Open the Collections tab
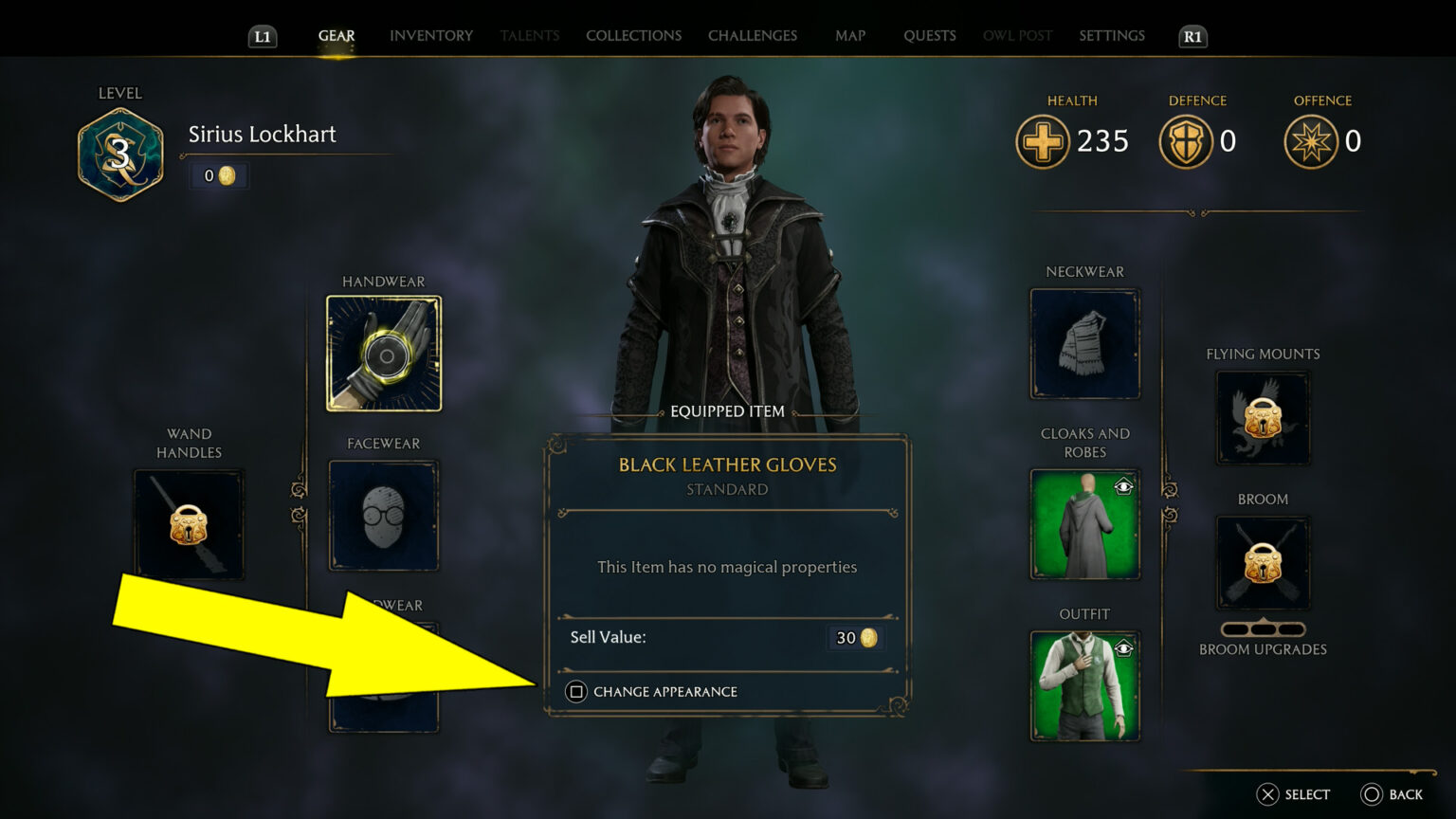This screenshot has width=1456, height=819. point(633,35)
